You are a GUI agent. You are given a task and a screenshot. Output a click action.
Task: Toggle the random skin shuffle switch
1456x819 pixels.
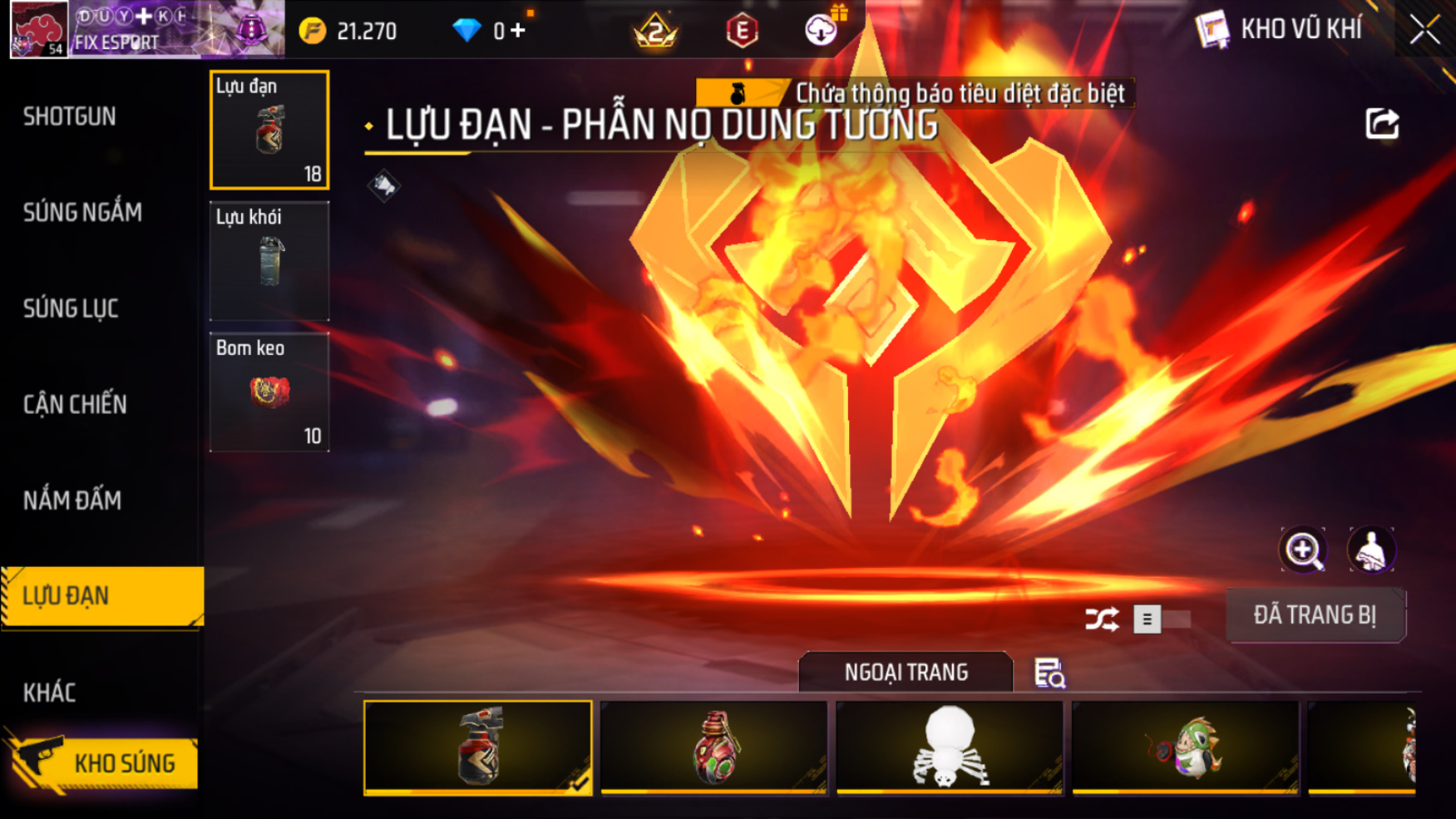pyautogui.click(x=1161, y=619)
